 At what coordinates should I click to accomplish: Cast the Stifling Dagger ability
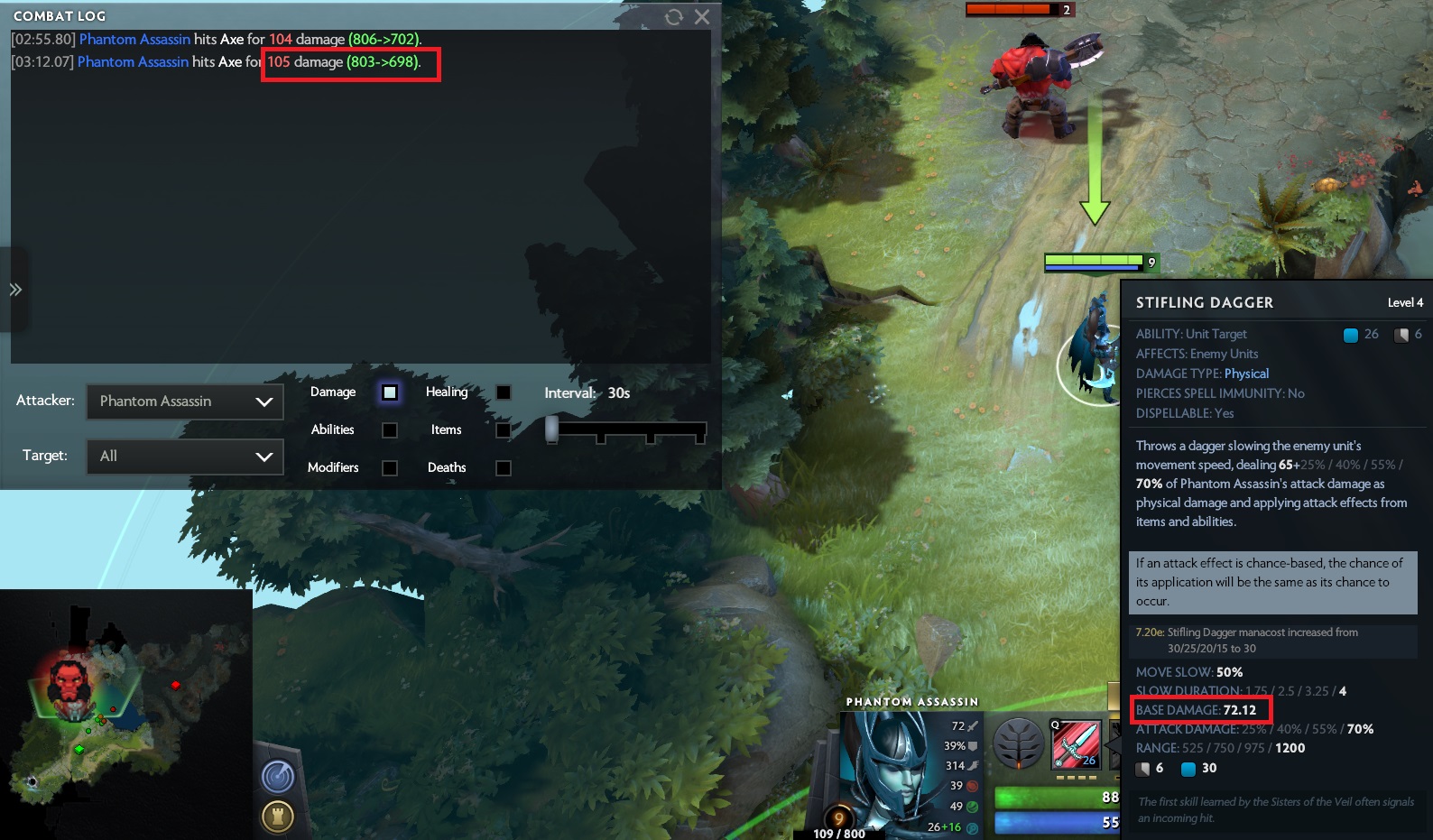tap(1077, 744)
